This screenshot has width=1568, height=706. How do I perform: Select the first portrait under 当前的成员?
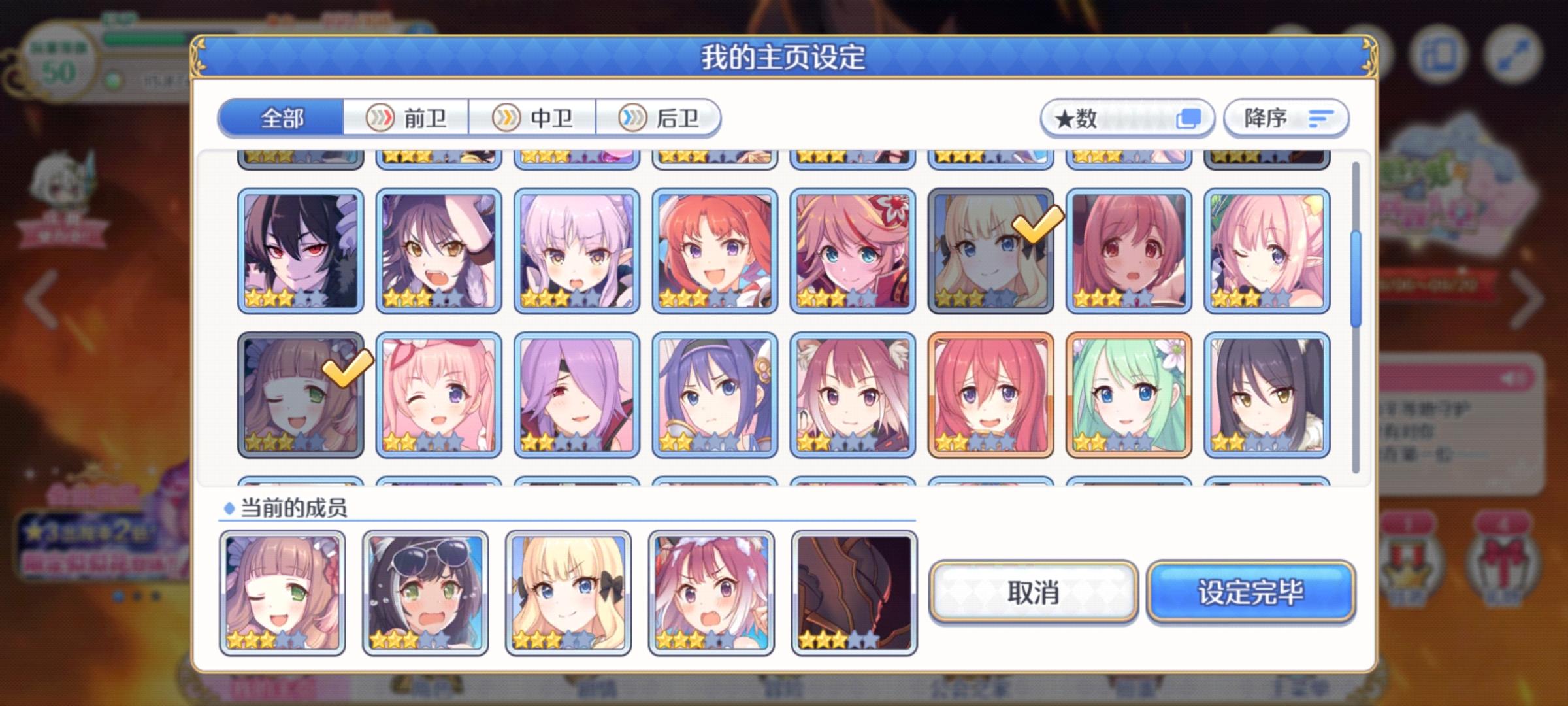tap(282, 592)
